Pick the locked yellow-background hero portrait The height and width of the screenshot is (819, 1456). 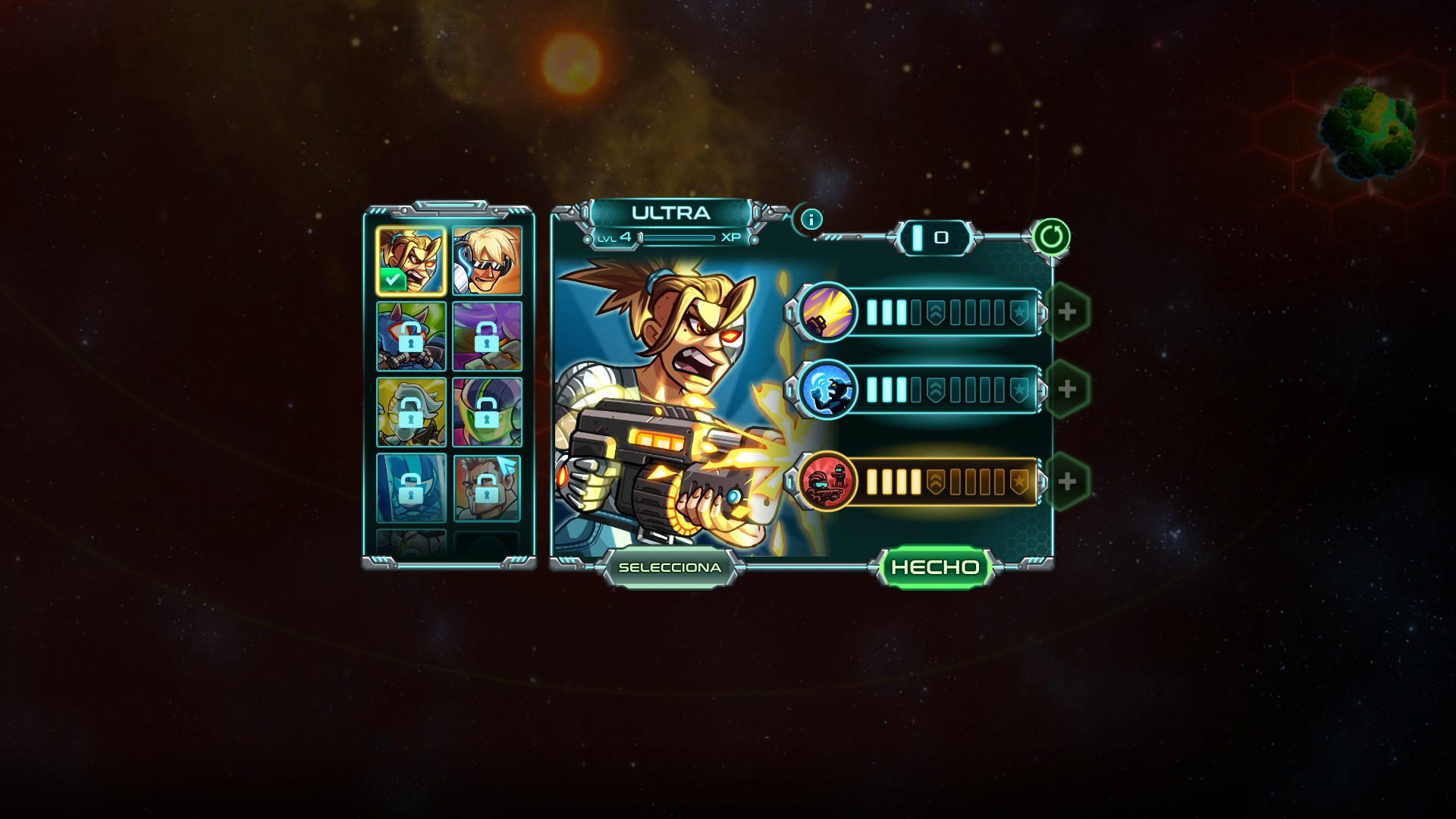pyautogui.click(x=411, y=413)
